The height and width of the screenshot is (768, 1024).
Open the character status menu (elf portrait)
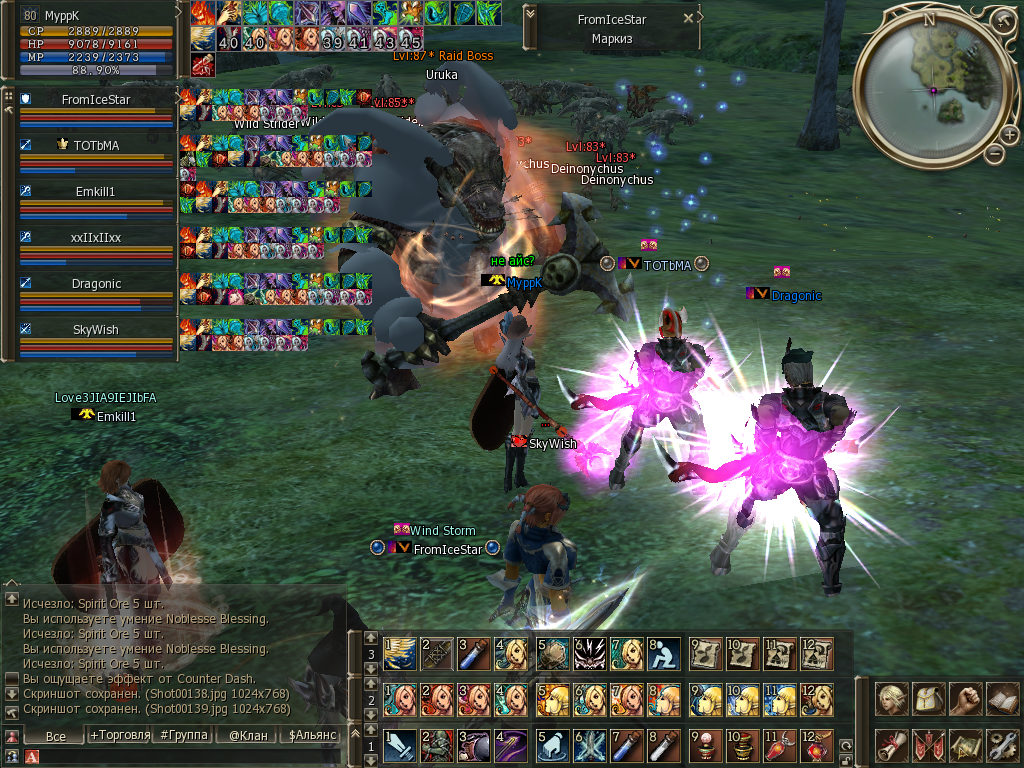[x=891, y=700]
